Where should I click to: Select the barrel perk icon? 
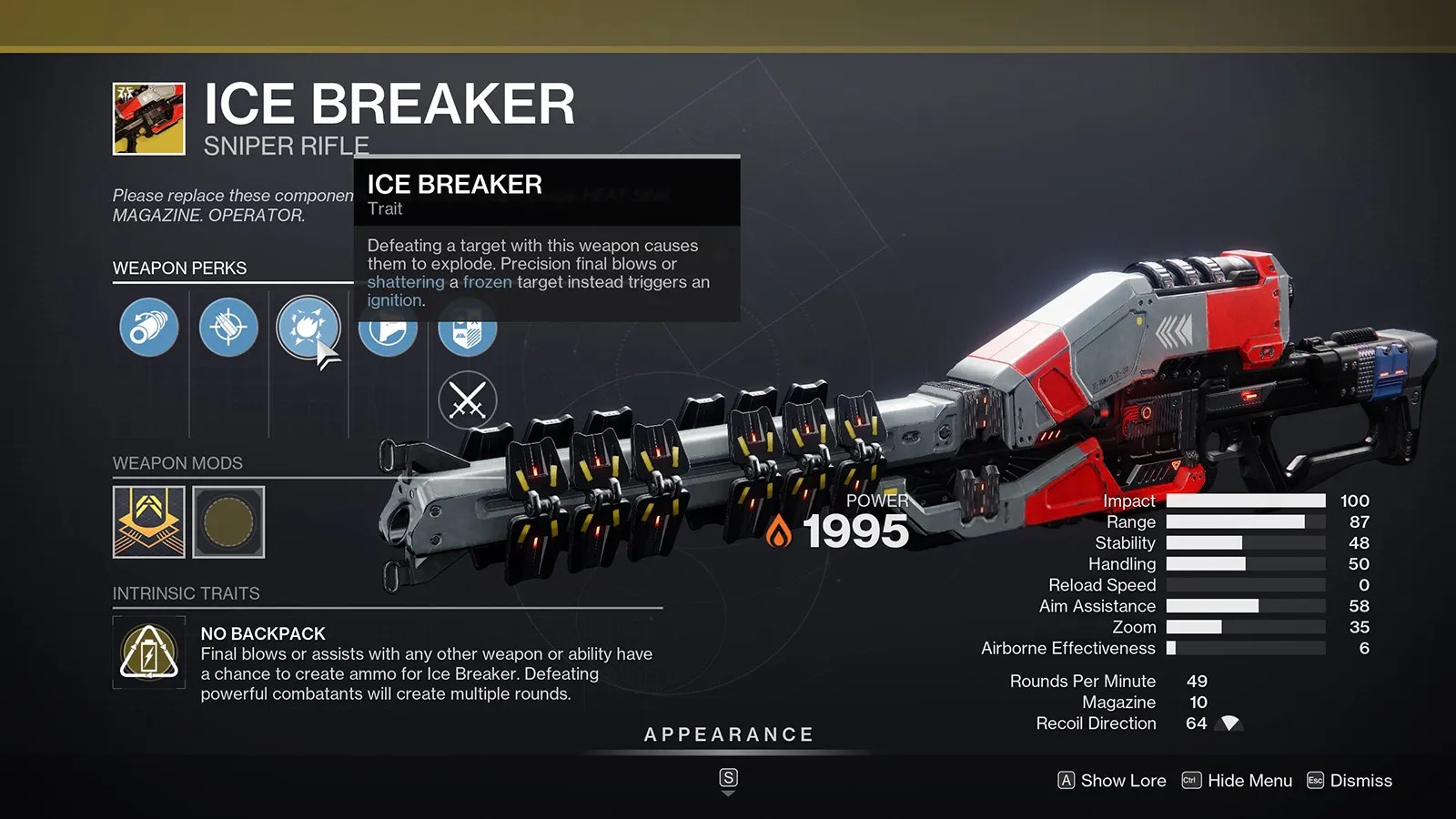coord(147,329)
